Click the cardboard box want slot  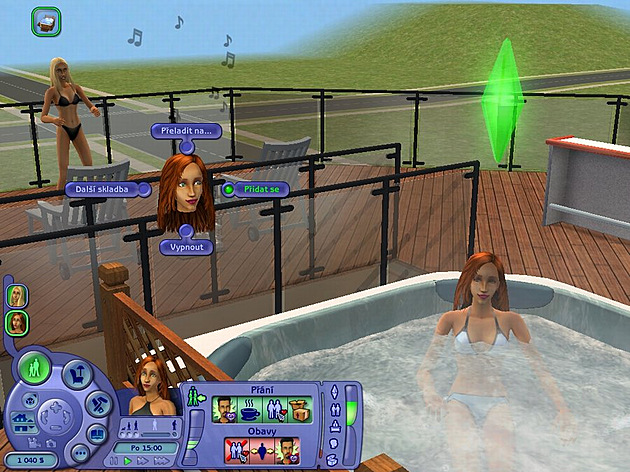pyautogui.click(x=301, y=409)
